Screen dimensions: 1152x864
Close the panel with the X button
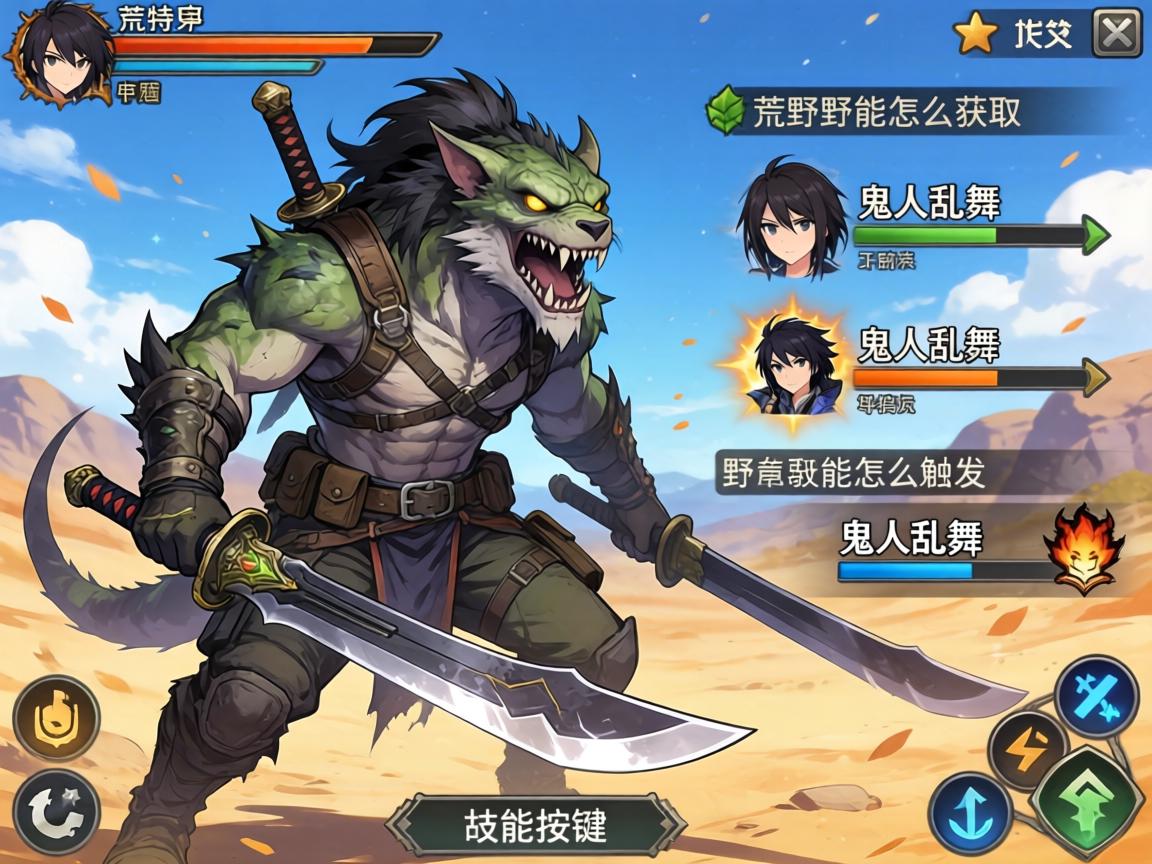coord(1116,36)
